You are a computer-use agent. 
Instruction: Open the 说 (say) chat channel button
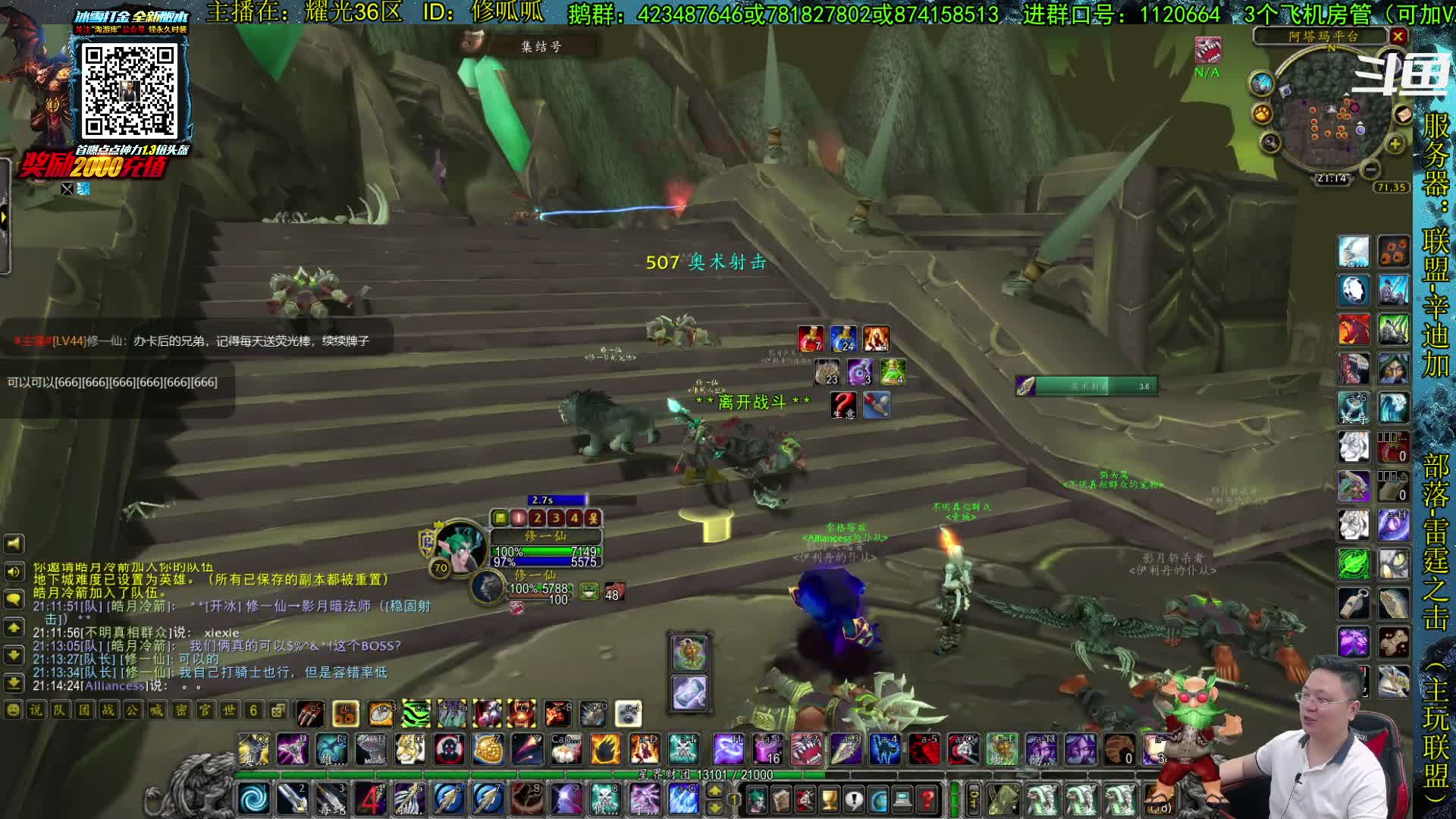(x=36, y=711)
